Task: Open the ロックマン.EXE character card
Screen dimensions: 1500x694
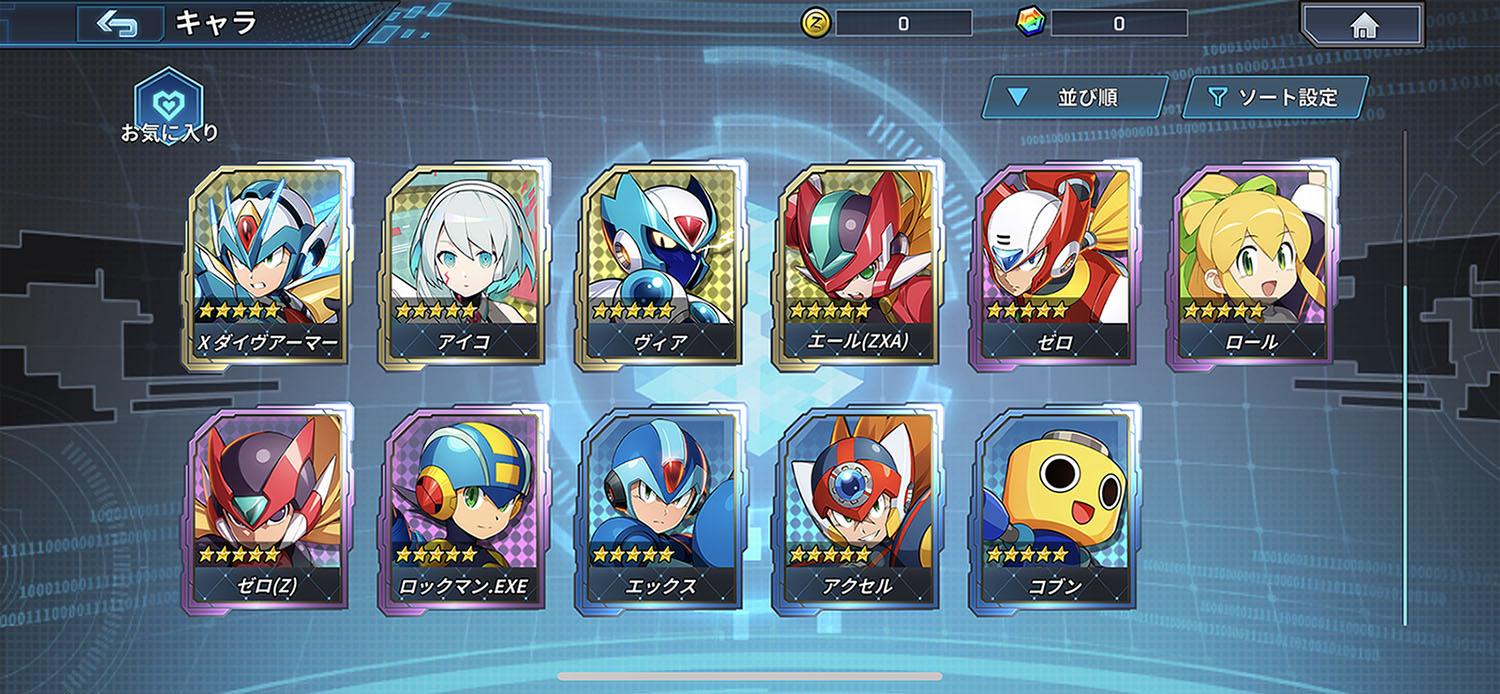Action: 462,508
